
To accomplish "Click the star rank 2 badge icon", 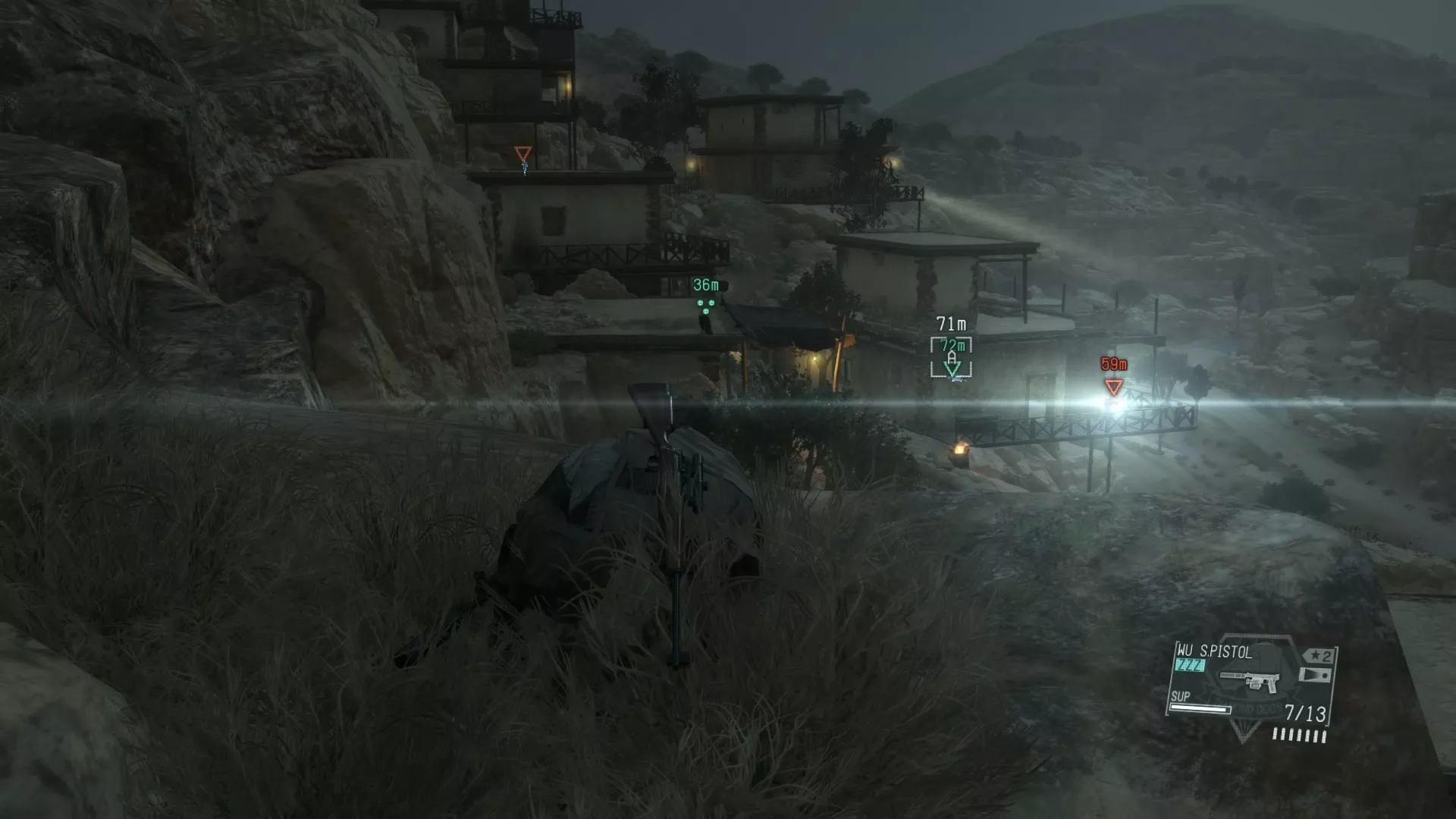I will point(1318,657).
